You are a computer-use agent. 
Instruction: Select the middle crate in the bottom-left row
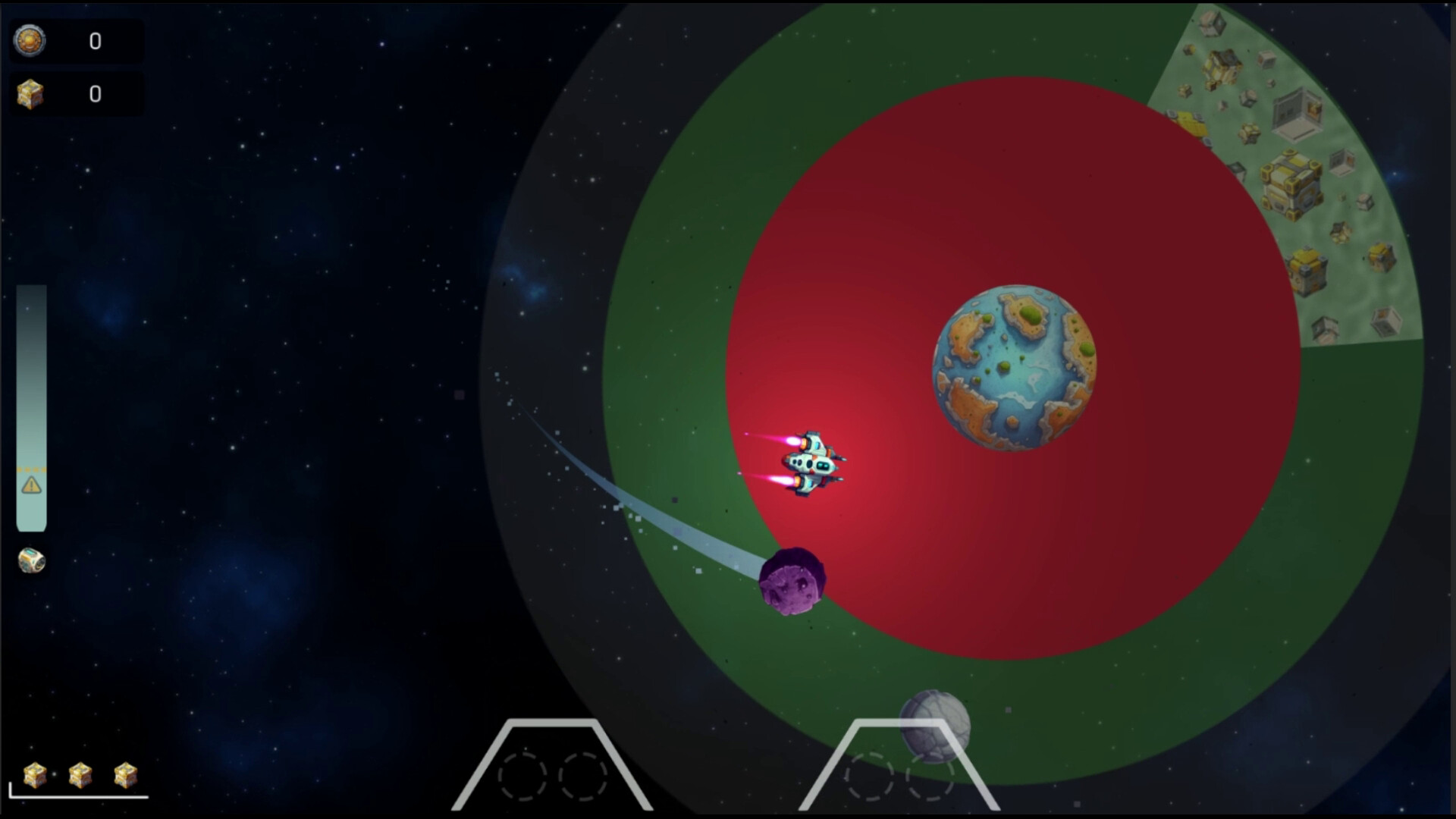point(80,775)
